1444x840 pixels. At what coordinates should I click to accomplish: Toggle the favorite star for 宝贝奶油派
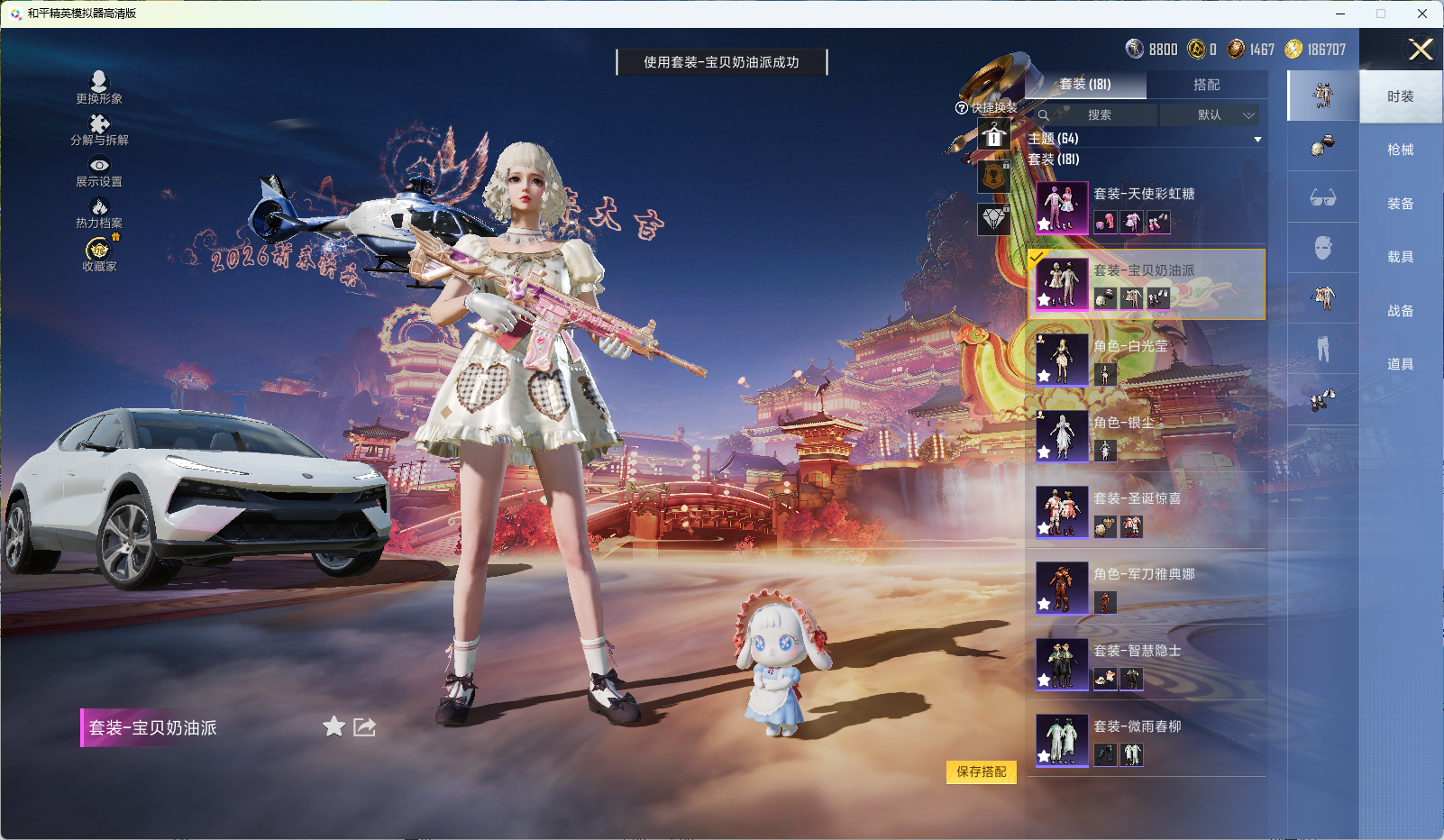333,726
